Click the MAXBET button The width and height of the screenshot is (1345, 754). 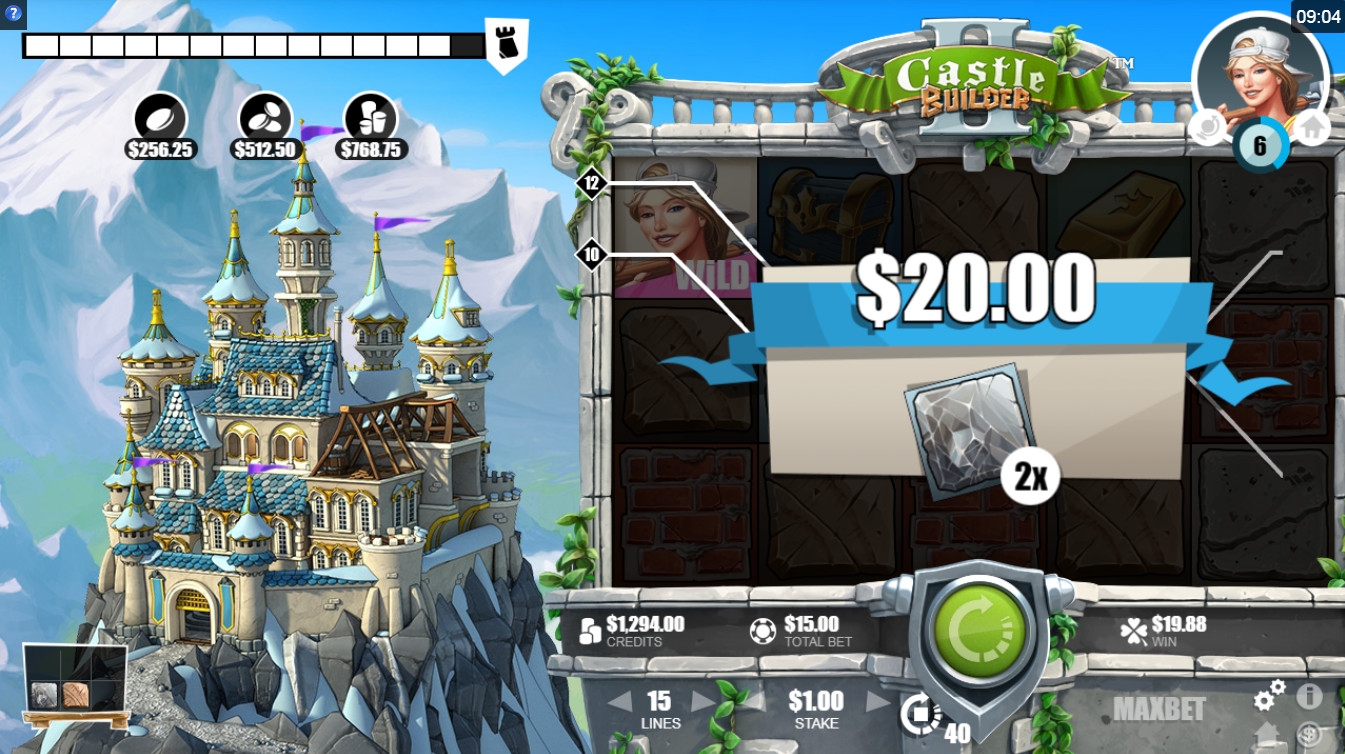[1159, 709]
